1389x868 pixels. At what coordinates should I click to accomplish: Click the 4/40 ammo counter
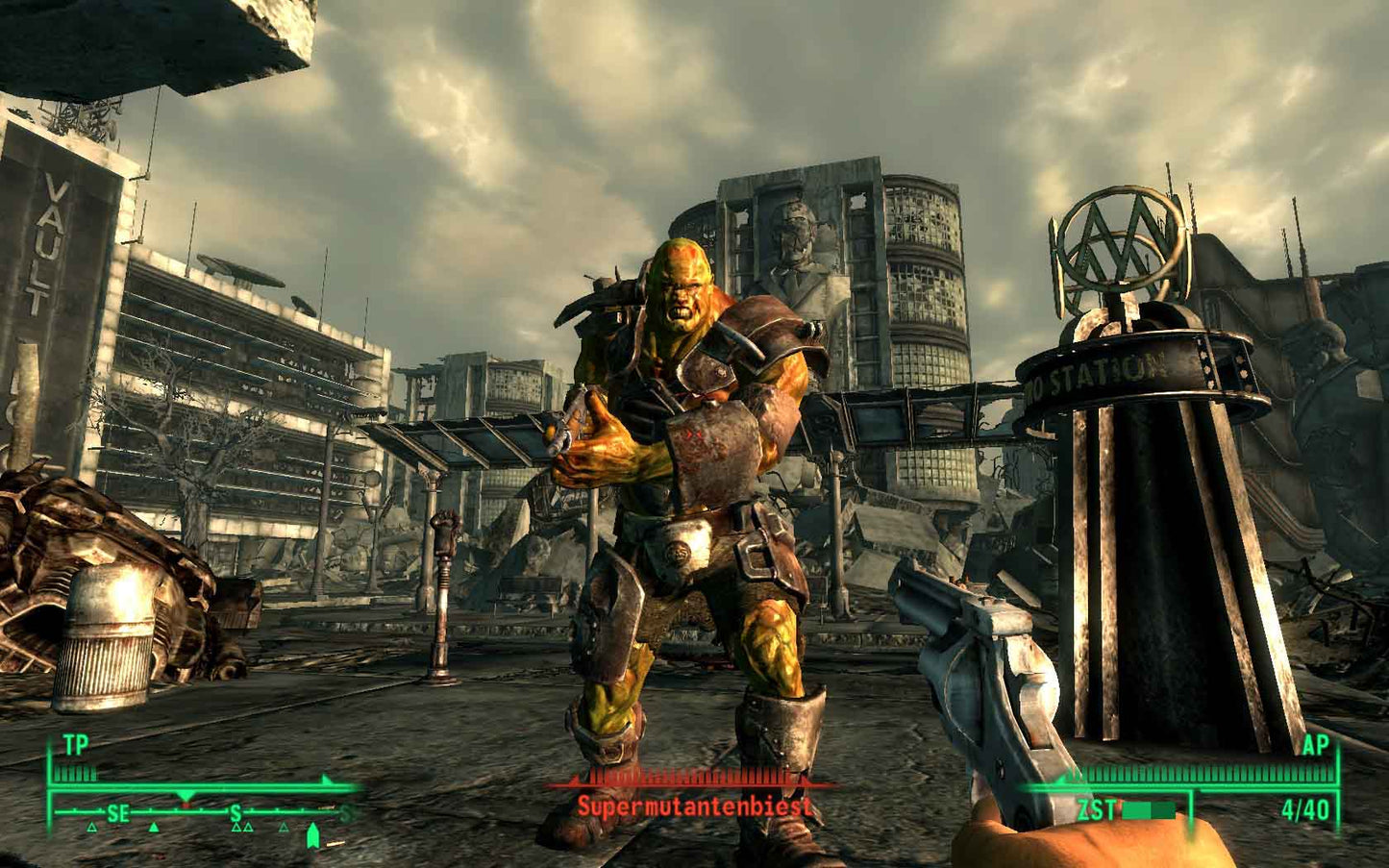point(1305,809)
